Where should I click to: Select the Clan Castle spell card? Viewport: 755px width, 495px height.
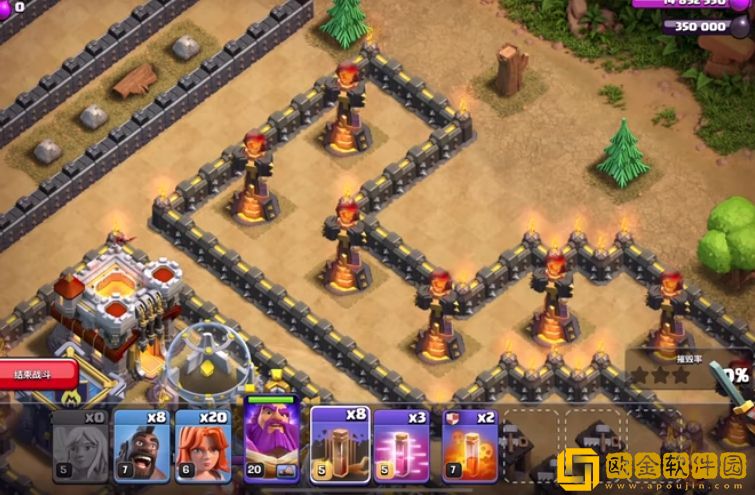click(x=468, y=446)
